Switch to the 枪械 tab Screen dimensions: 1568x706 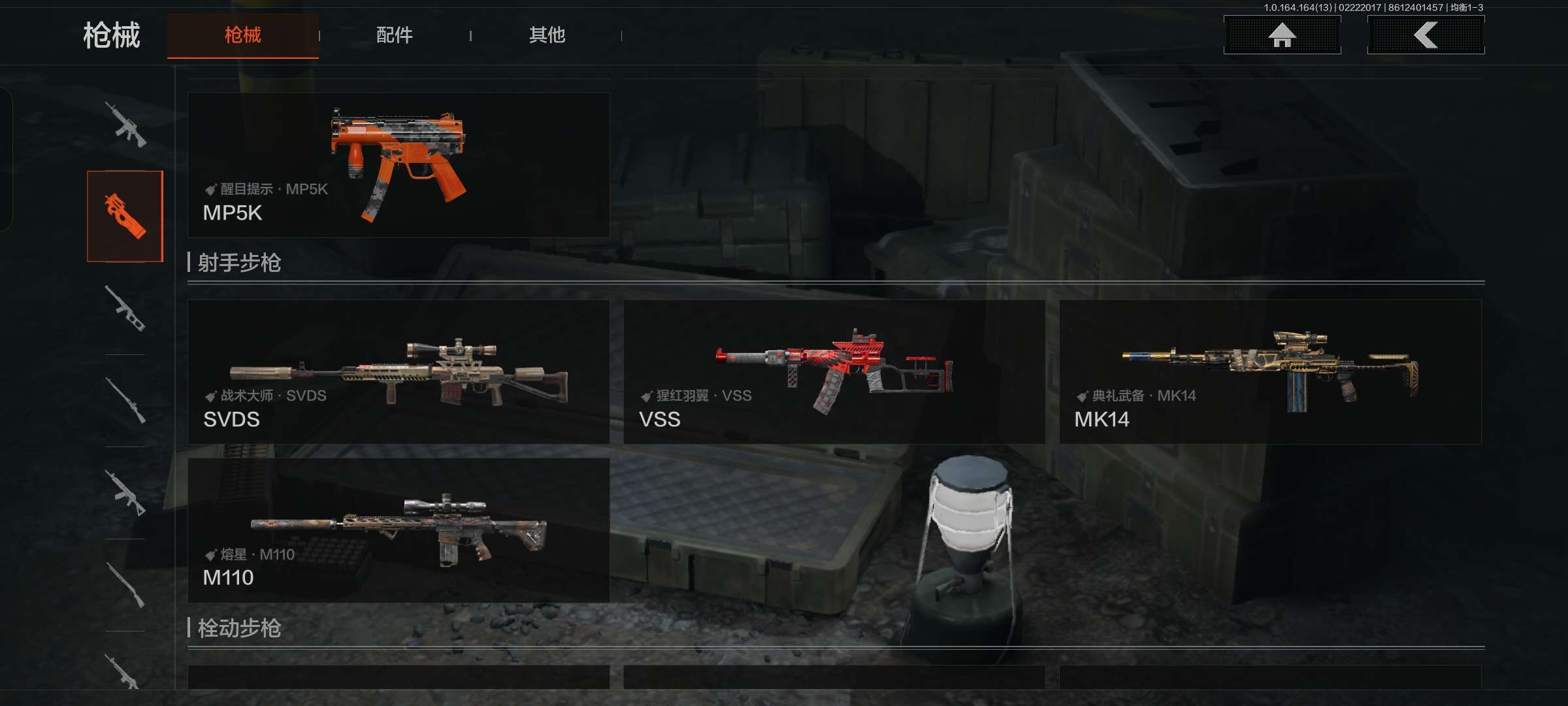click(242, 35)
